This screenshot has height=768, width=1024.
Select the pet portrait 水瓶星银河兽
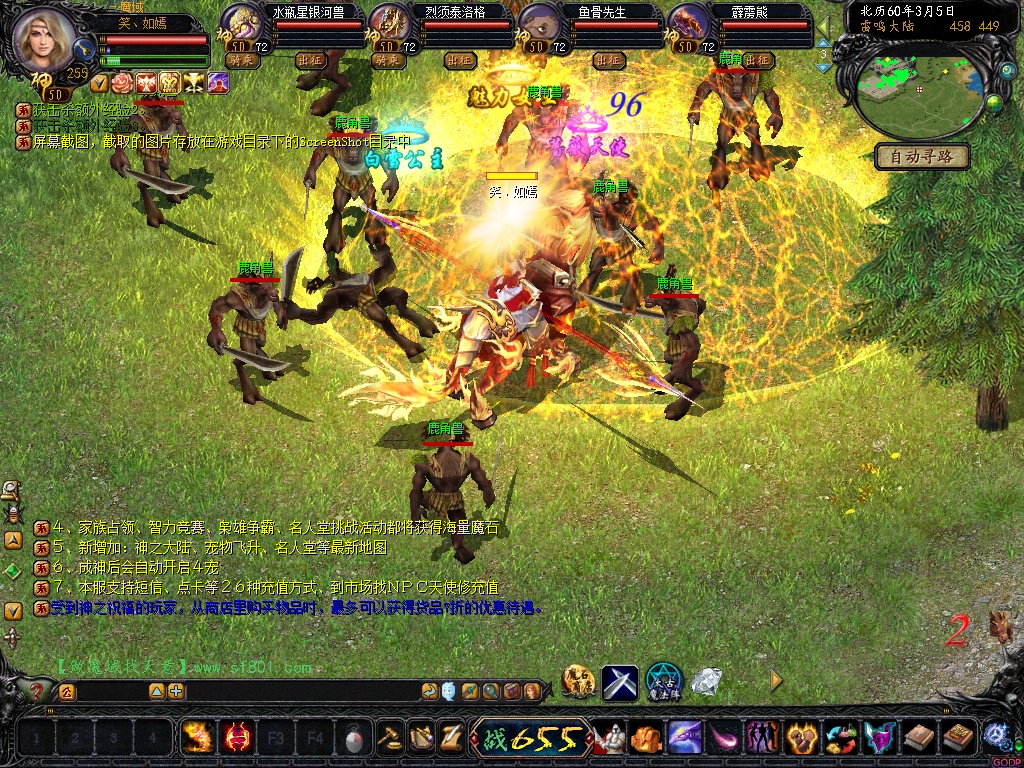(x=241, y=24)
